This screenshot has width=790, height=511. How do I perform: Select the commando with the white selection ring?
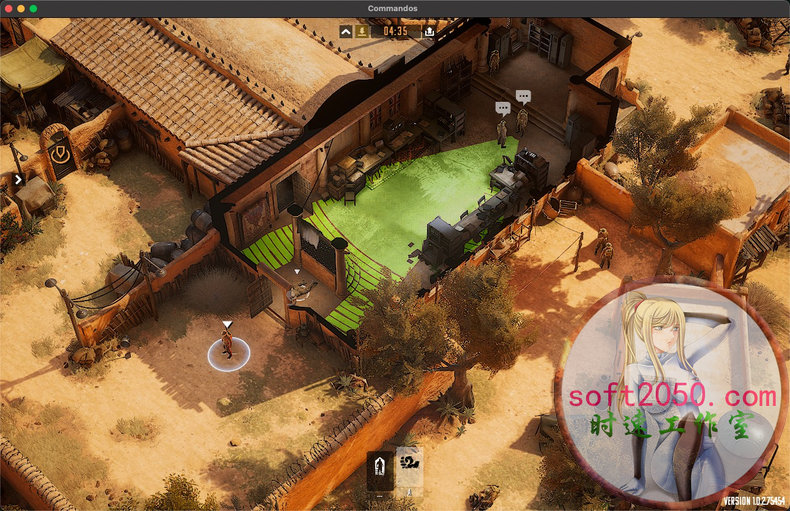point(227,346)
